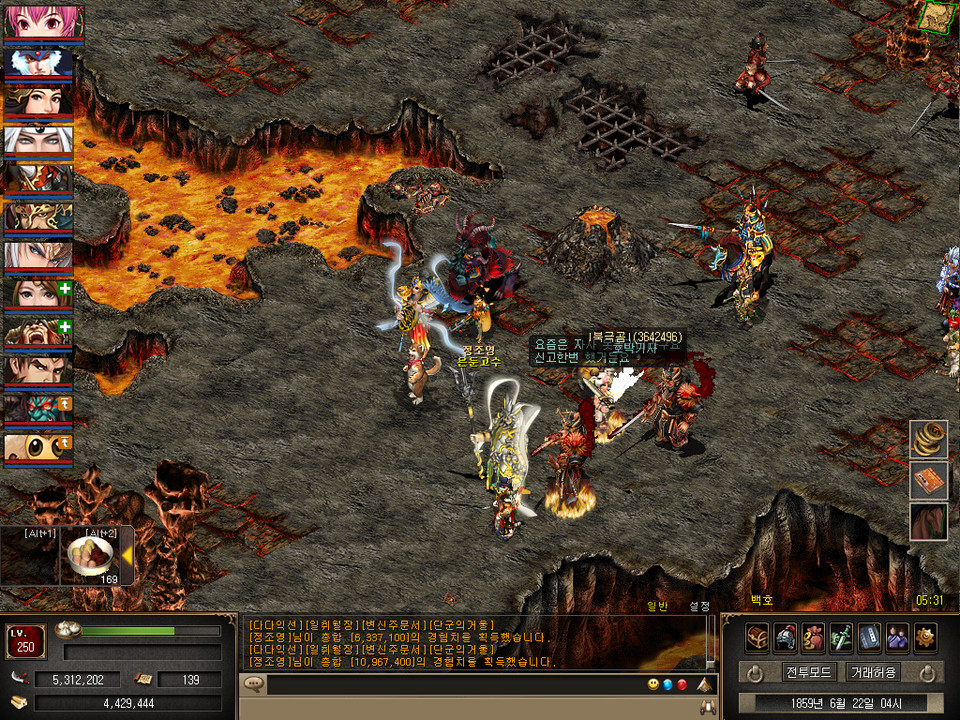Select the horse mount icon

(x=928, y=522)
